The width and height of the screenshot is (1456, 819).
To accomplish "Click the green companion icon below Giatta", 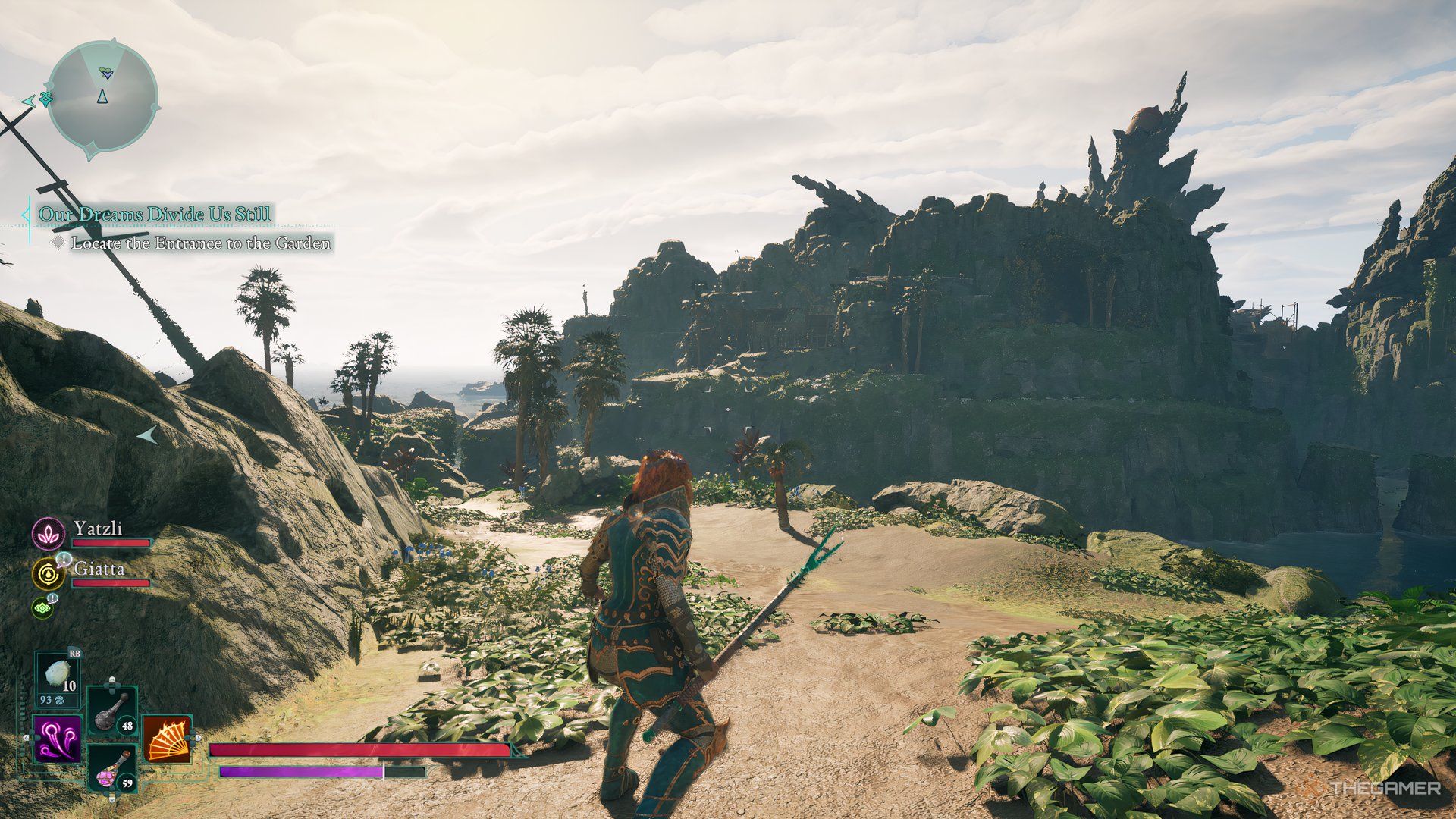I will [42, 607].
